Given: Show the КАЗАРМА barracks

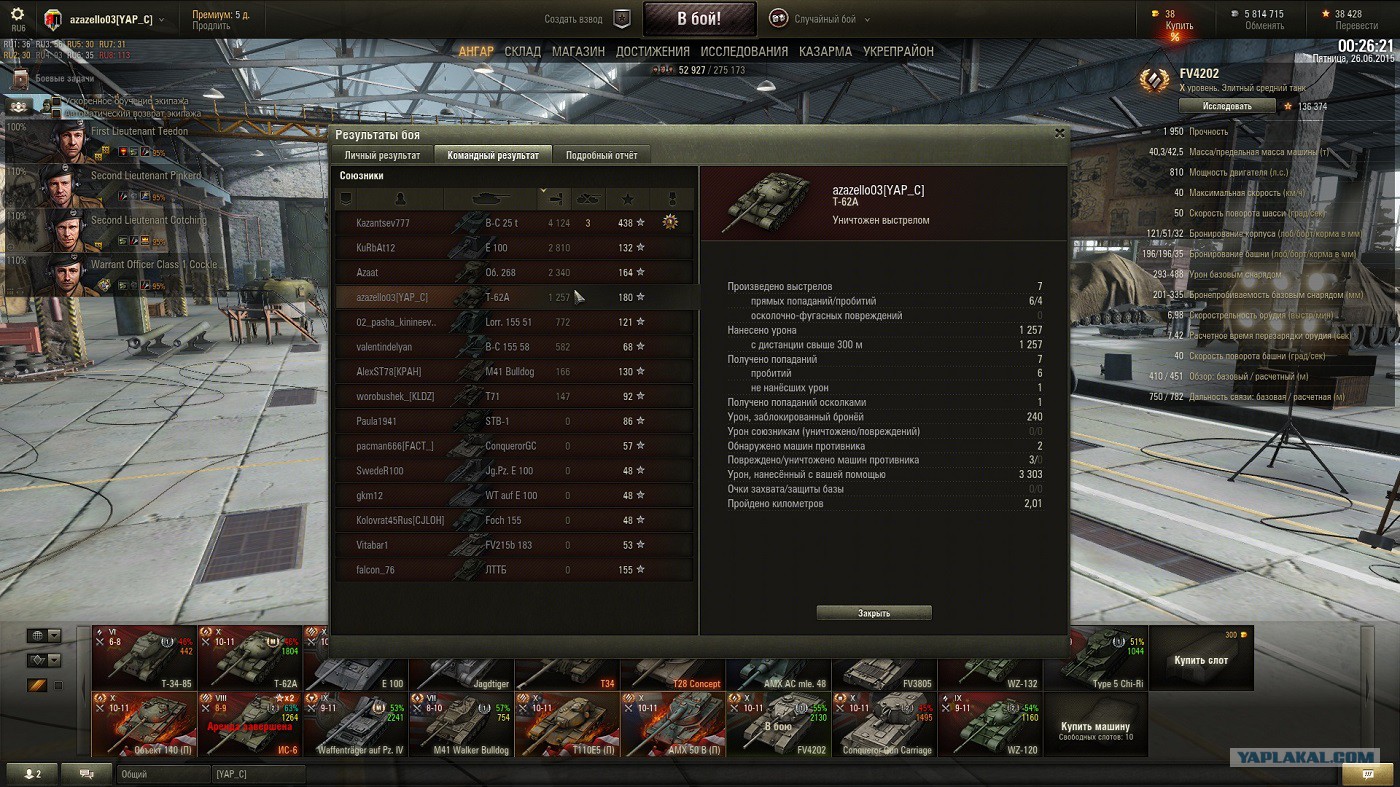Looking at the screenshot, I should click(x=825, y=51).
